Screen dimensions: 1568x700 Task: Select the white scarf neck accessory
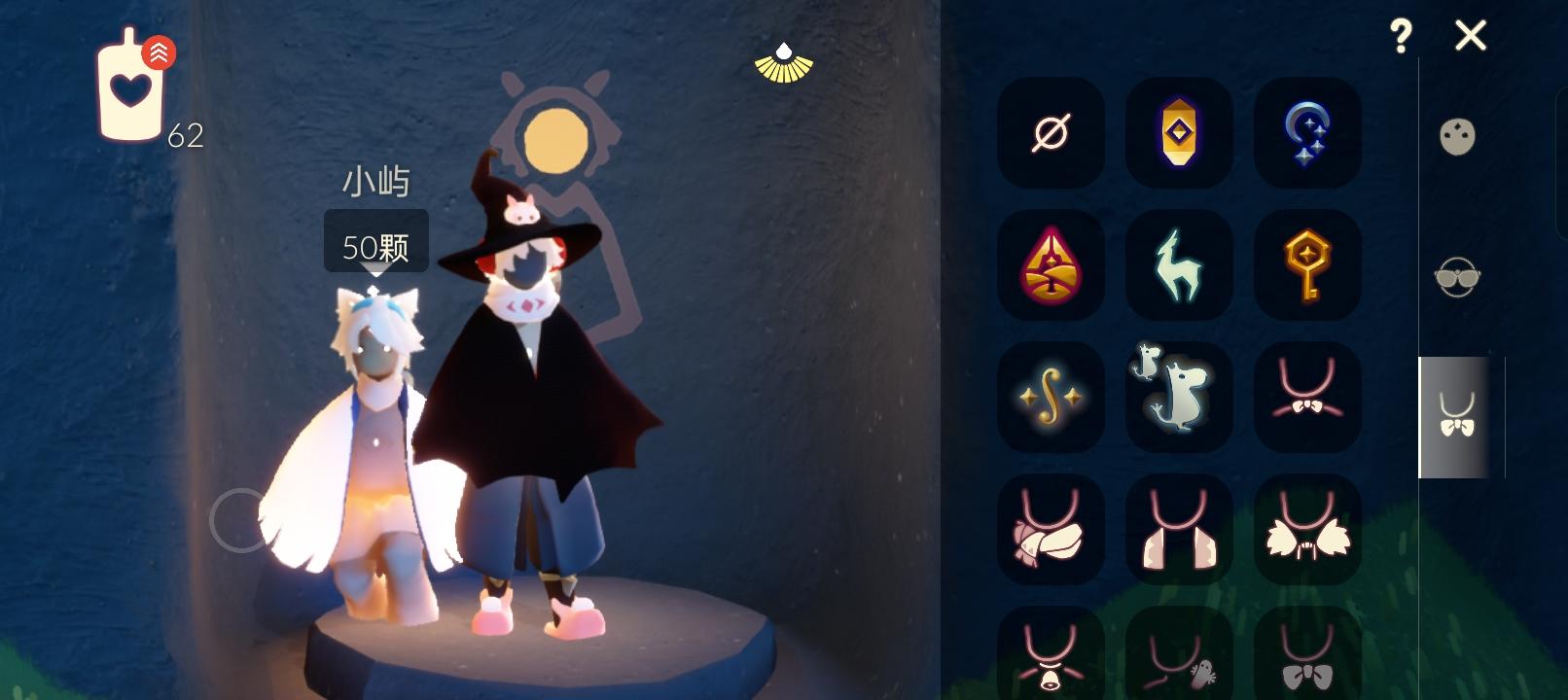pyautogui.click(x=1051, y=531)
